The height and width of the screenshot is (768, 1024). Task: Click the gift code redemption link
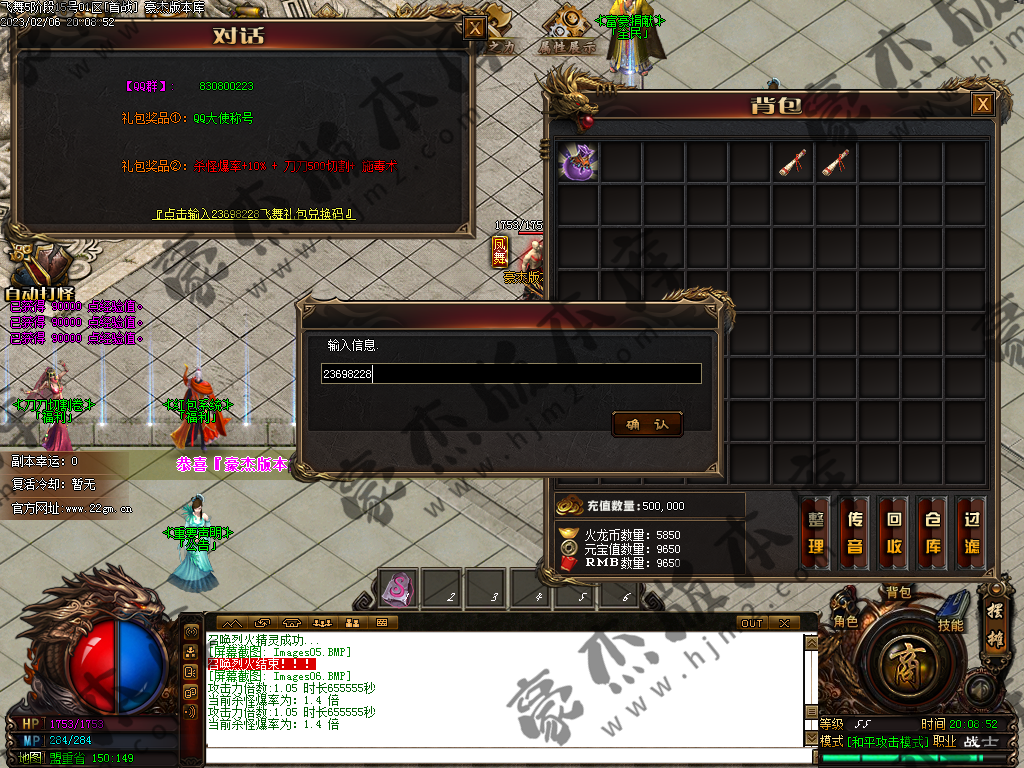[x=254, y=214]
